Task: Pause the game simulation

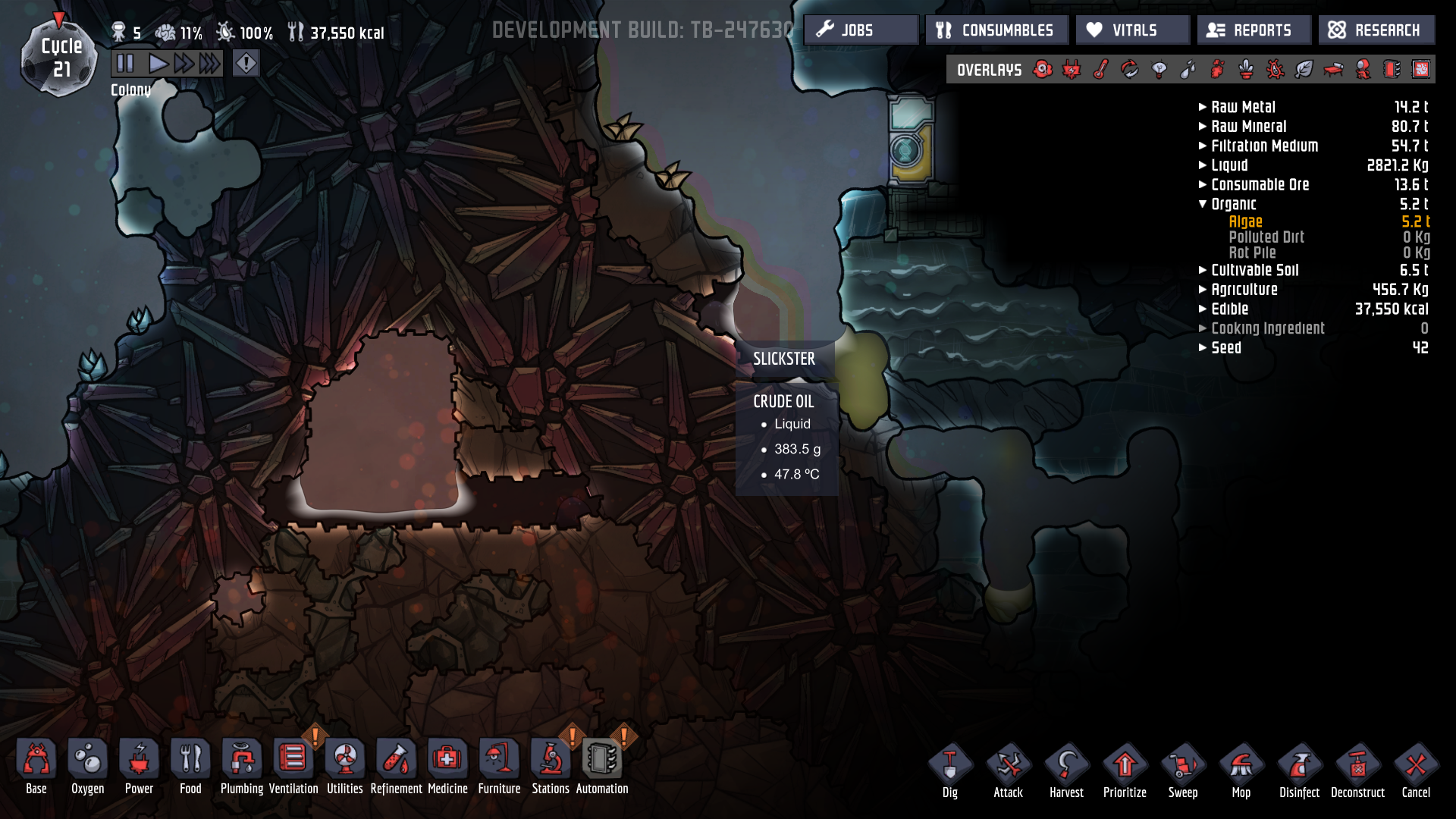Action: [125, 64]
